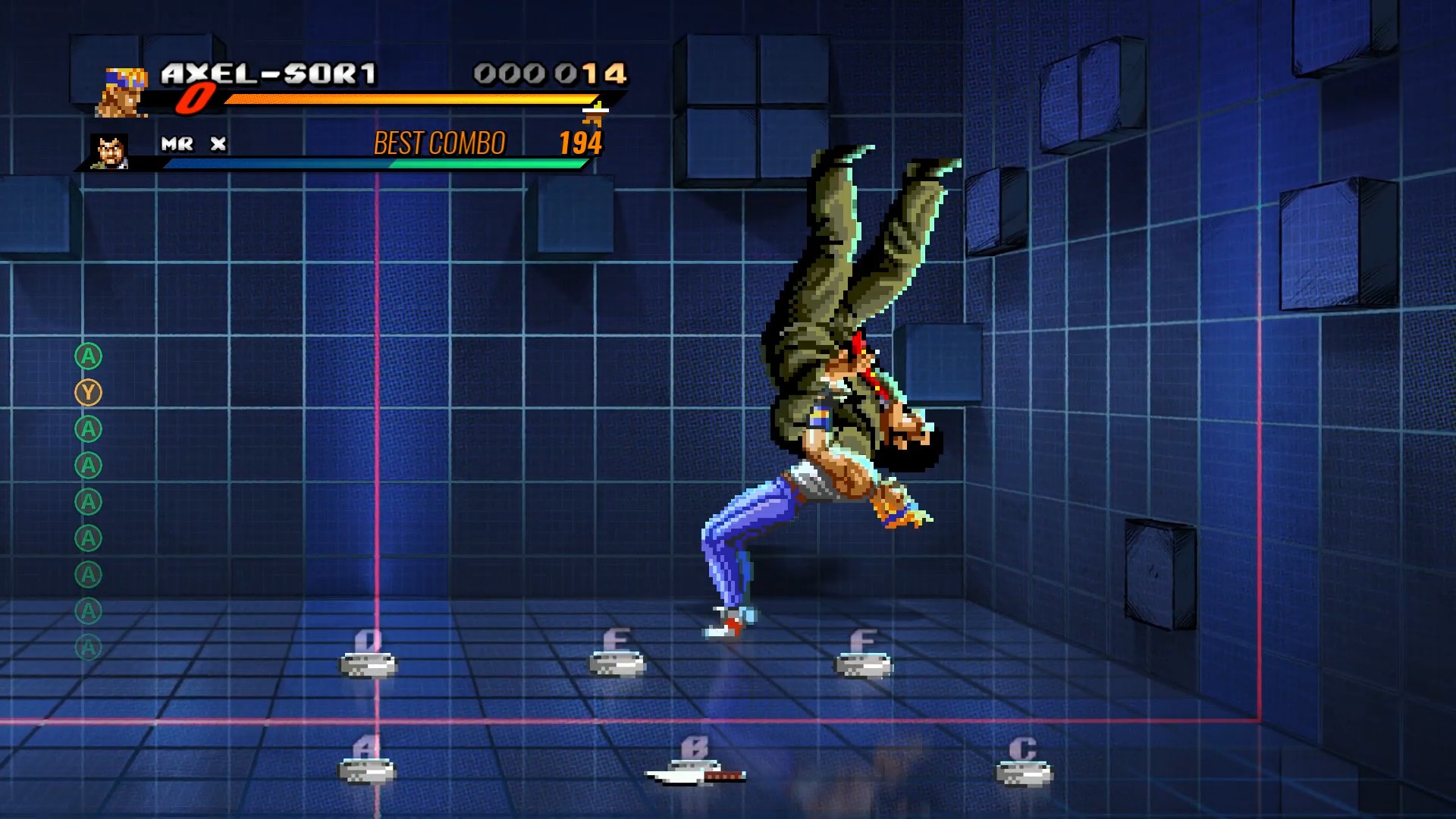Click the mine labeled D on the floor

368,666
